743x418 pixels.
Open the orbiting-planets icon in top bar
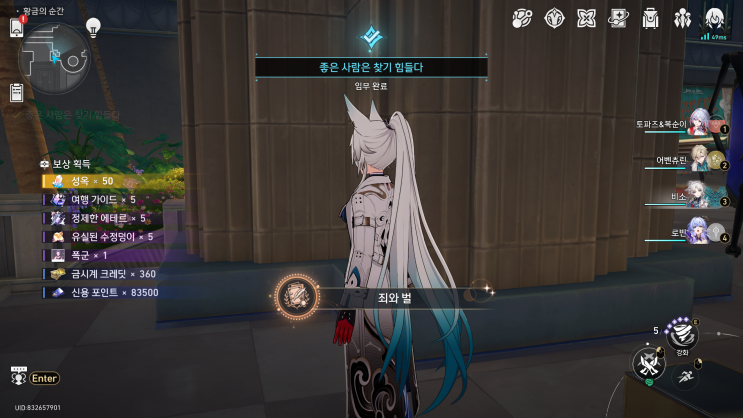coord(522,17)
